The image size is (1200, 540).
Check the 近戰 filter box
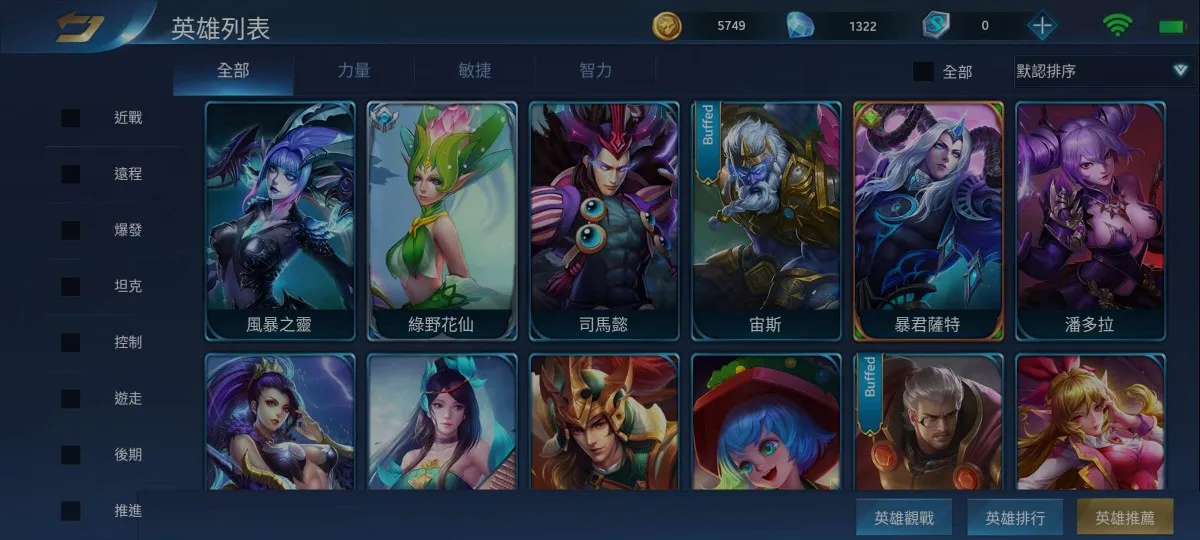pyautogui.click(x=71, y=118)
